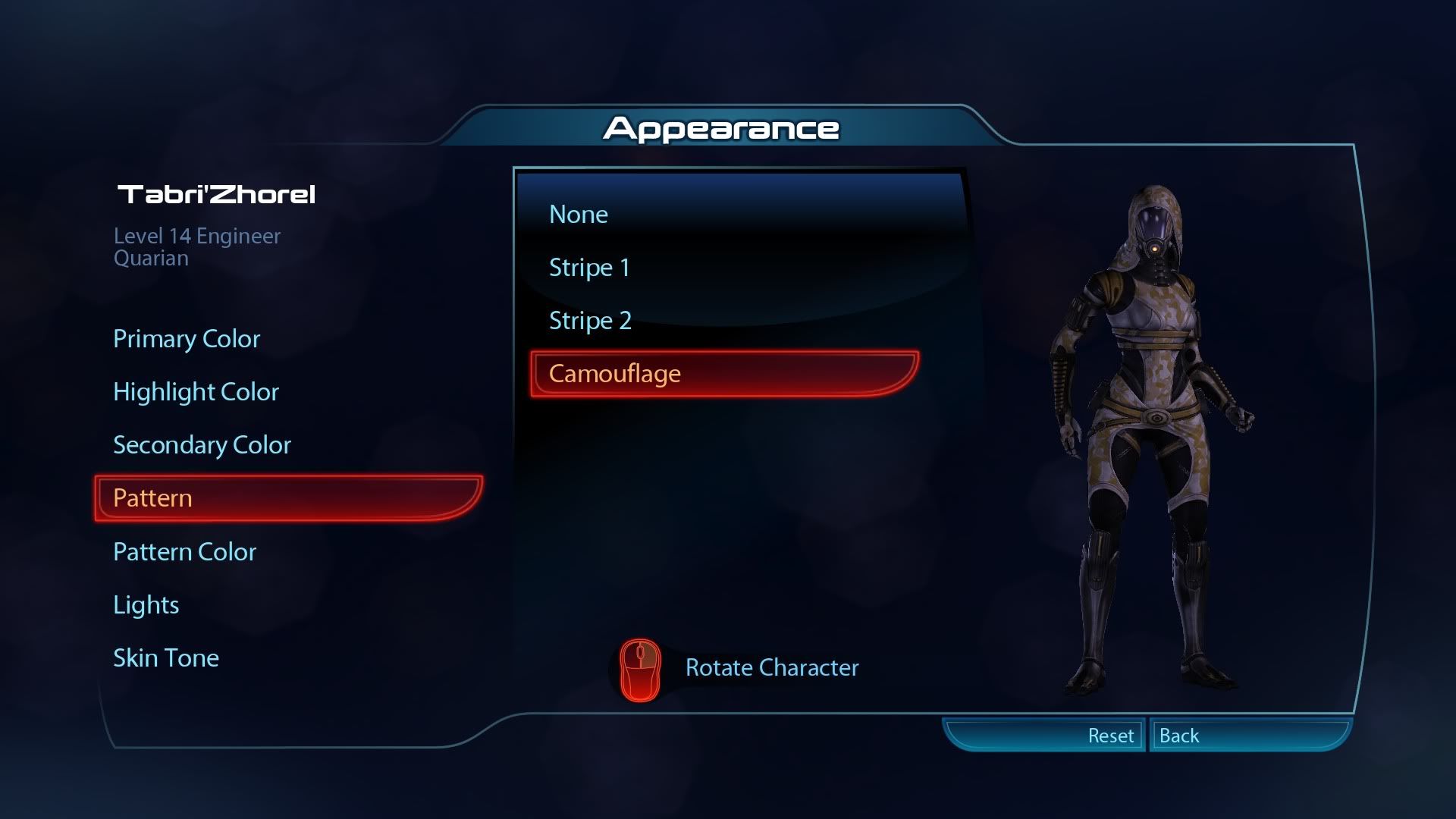The width and height of the screenshot is (1456, 819).
Task: Go back from the Appearance screen
Action: [x=1248, y=736]
